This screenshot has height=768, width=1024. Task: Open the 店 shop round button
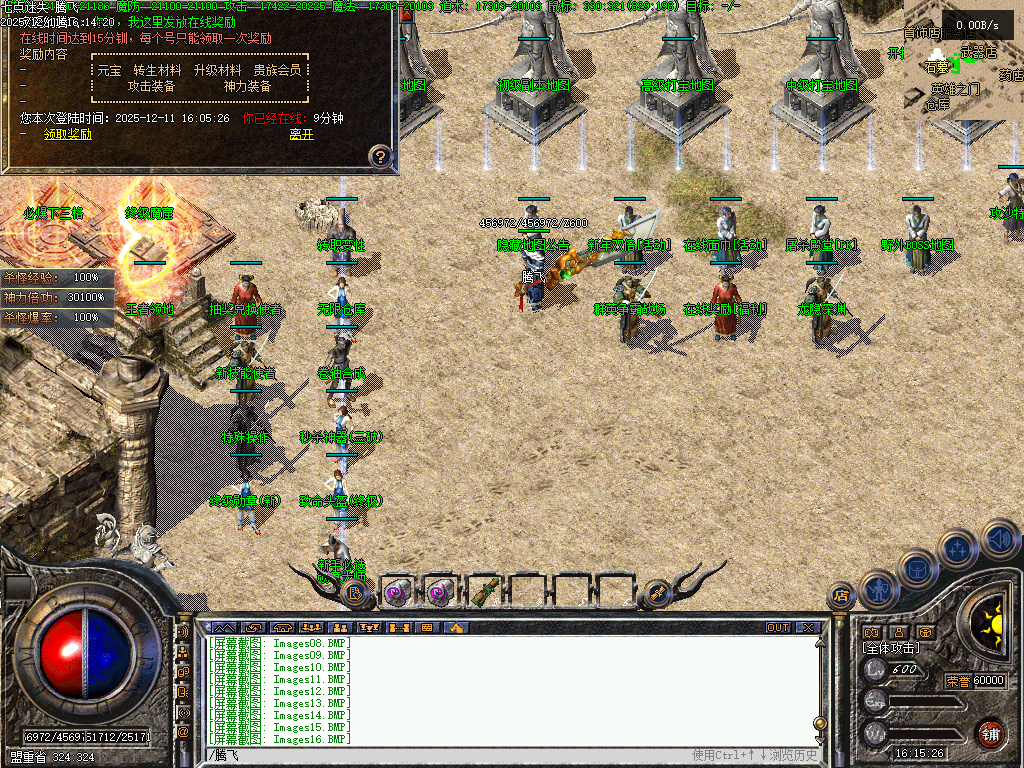[840, 596]
